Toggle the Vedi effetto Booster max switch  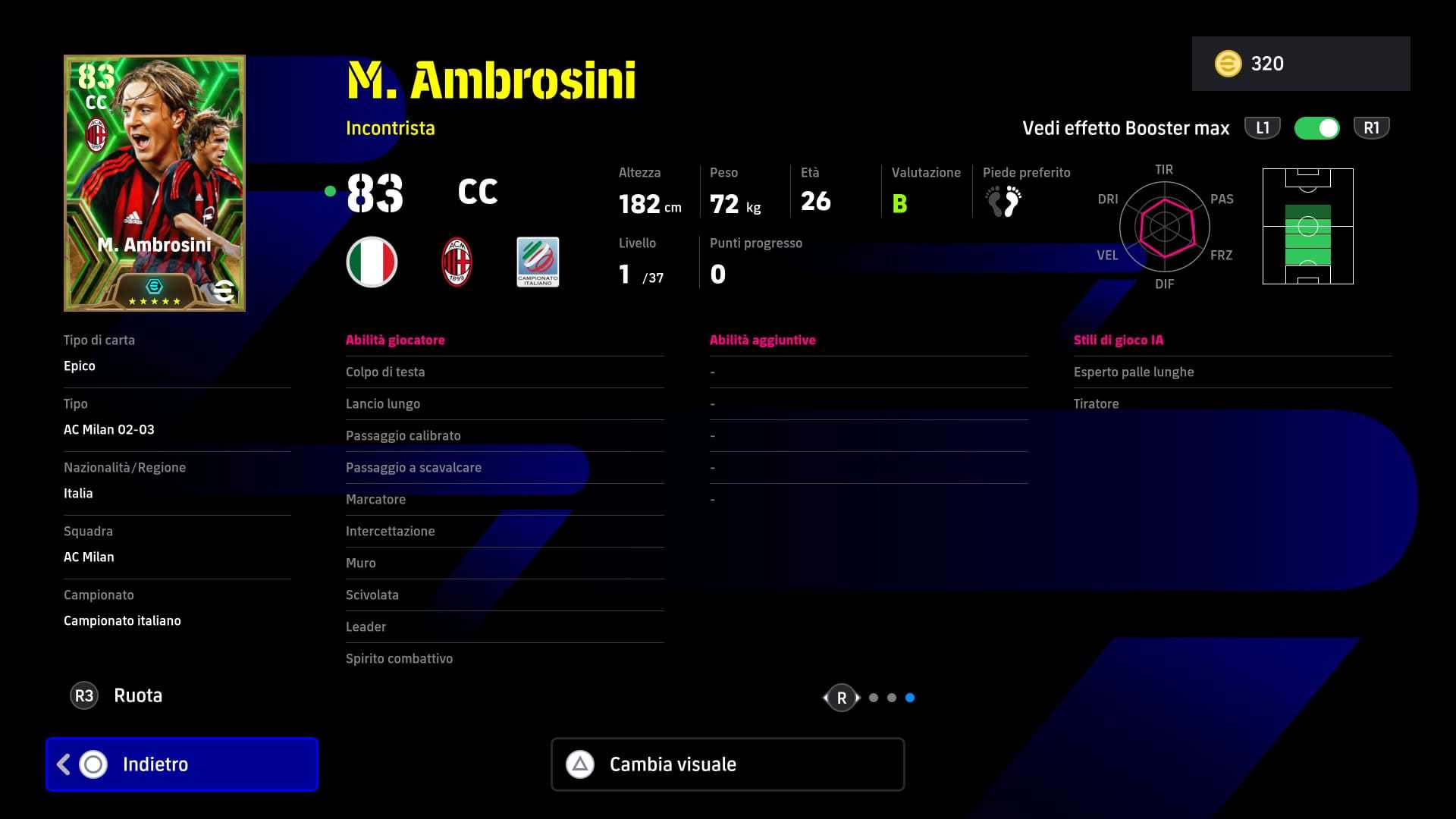(1317, 128)
